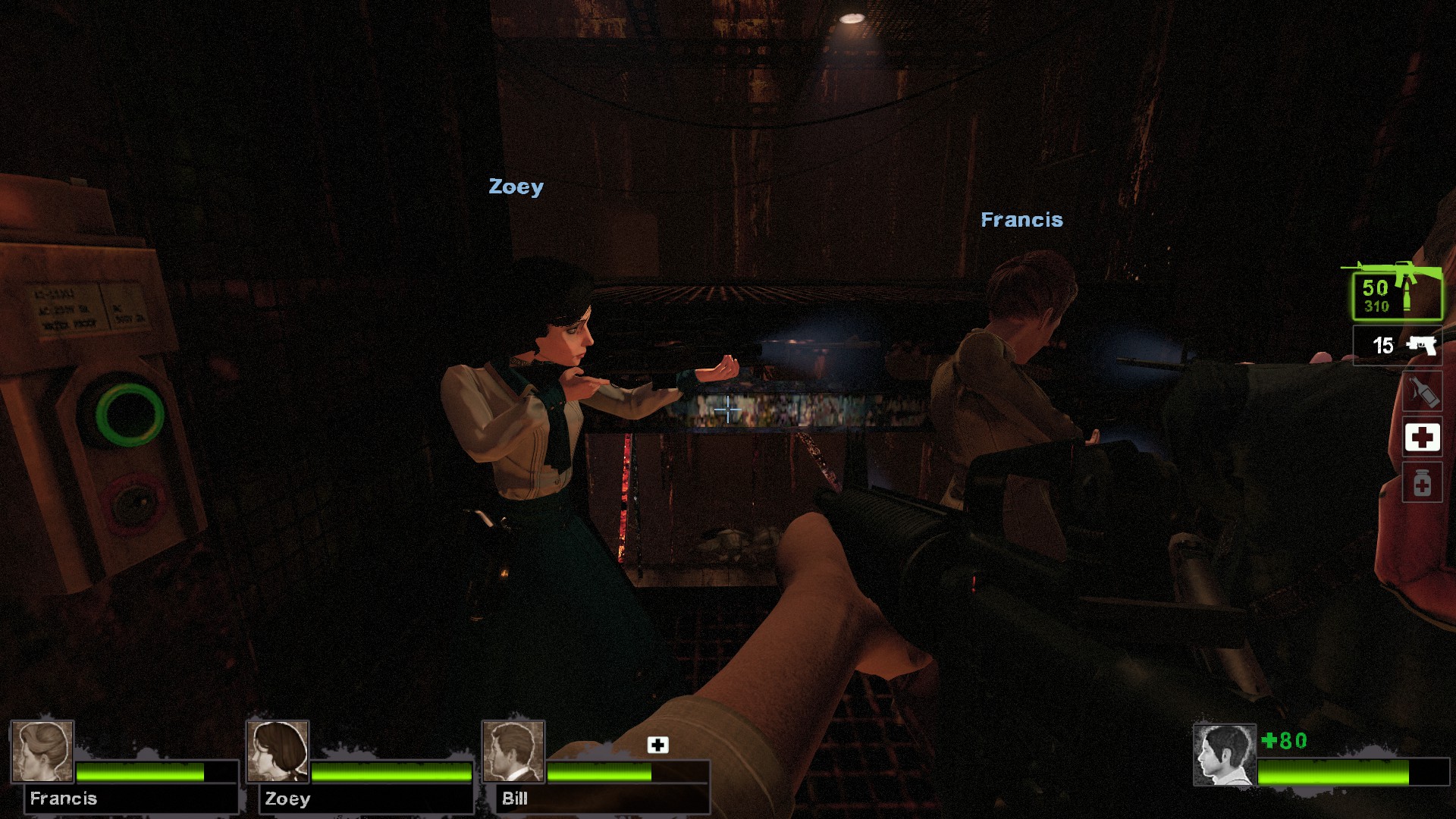Pick the pain pills slot
1456x819 pixels.
(1422, 483)
